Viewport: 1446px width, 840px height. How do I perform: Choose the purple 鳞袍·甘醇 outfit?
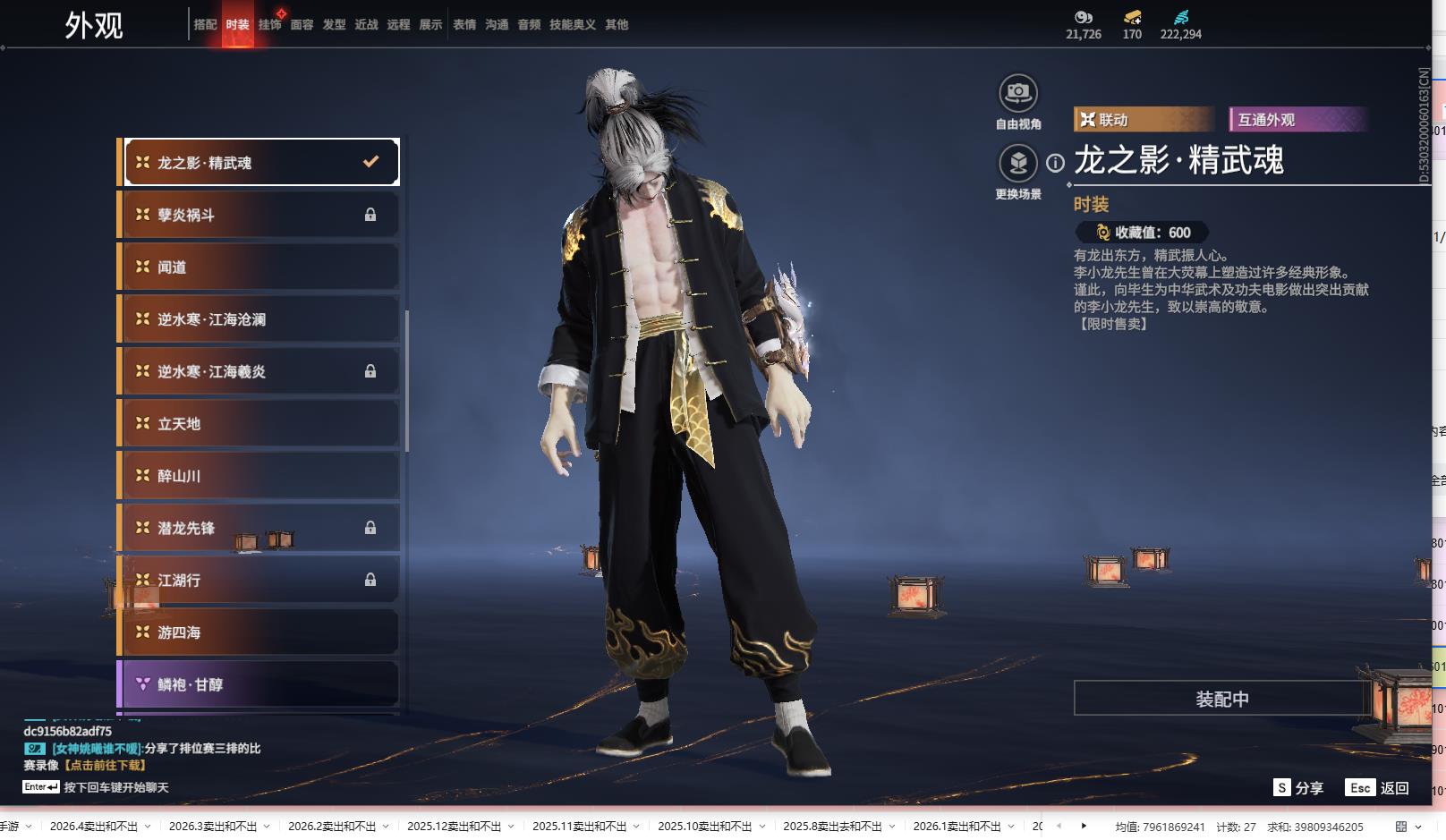pos(259,684)
